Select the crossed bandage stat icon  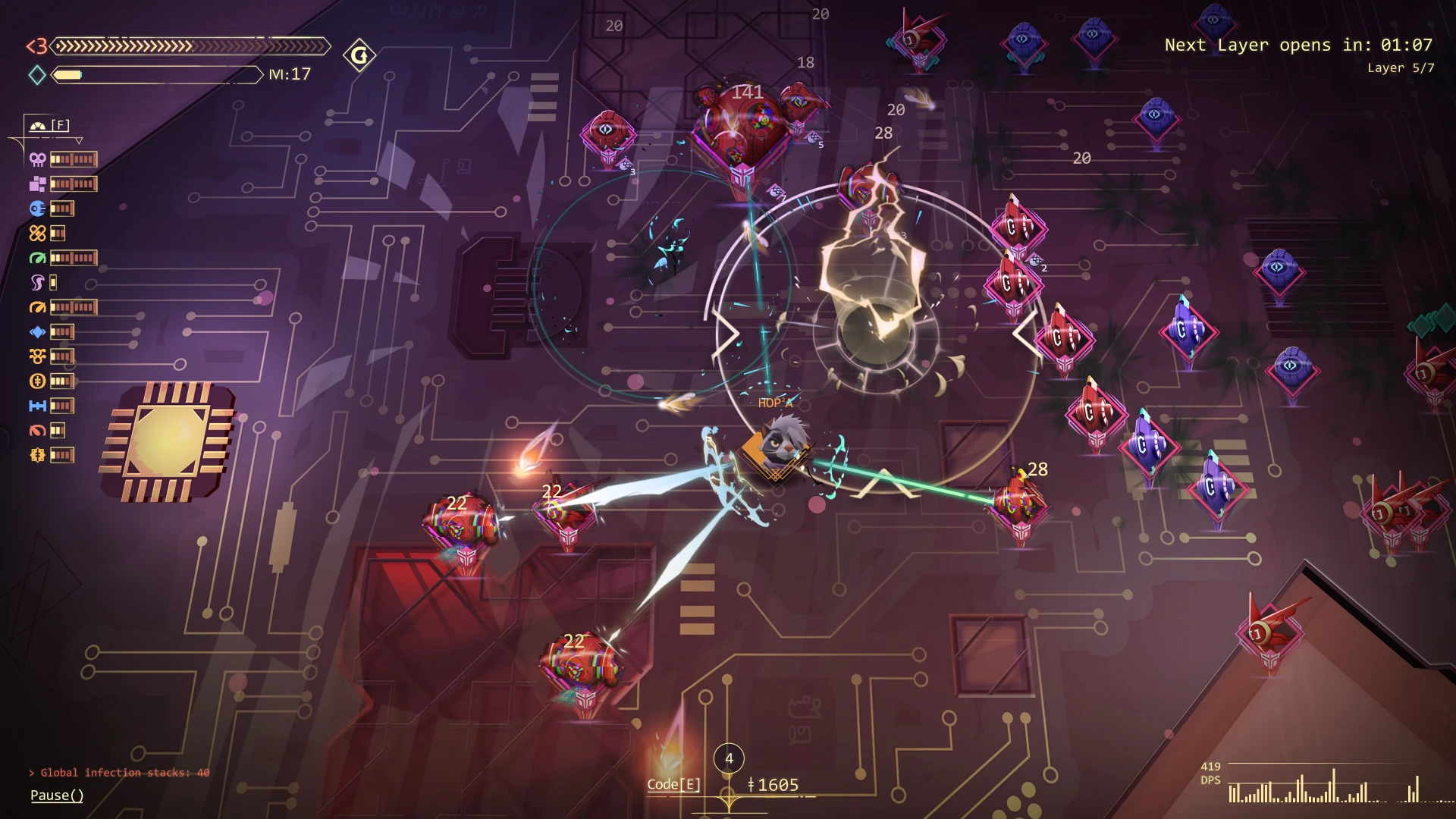pos(37,233)
